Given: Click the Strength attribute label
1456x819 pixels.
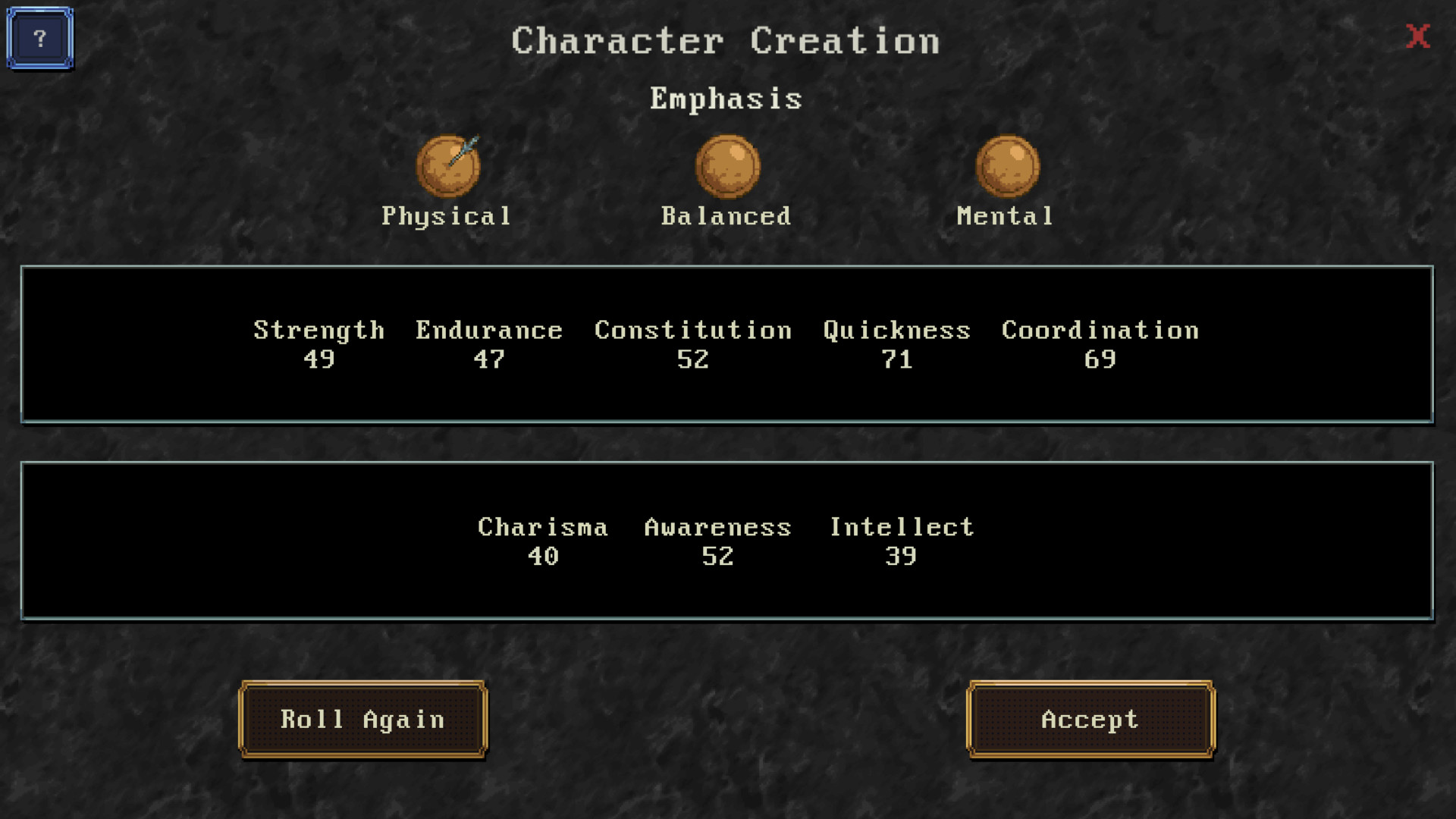Looking at the screenshot, I should pos(318,330).
